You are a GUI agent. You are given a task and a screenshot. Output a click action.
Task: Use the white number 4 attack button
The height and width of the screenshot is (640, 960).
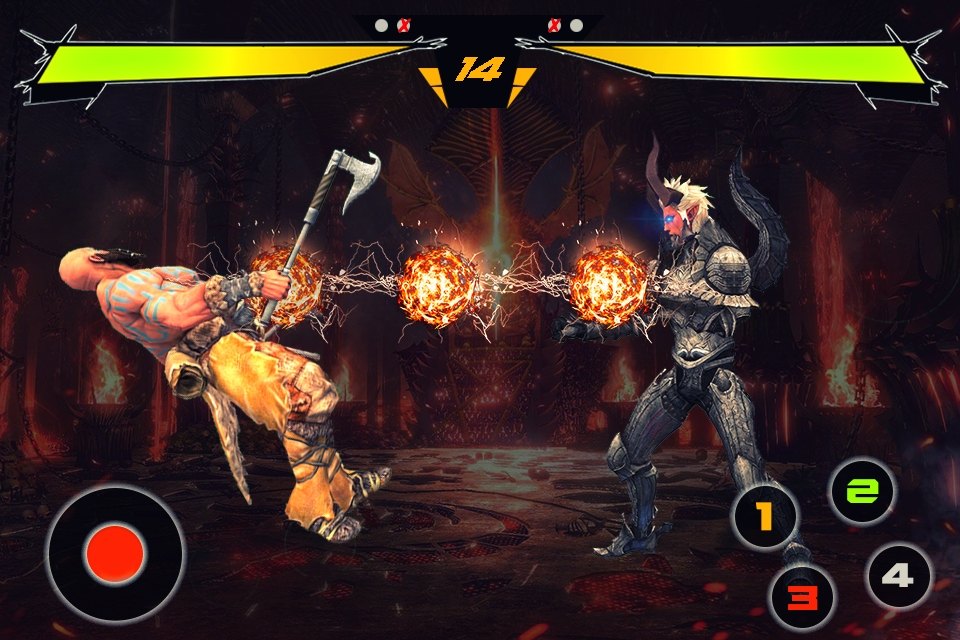898,576
